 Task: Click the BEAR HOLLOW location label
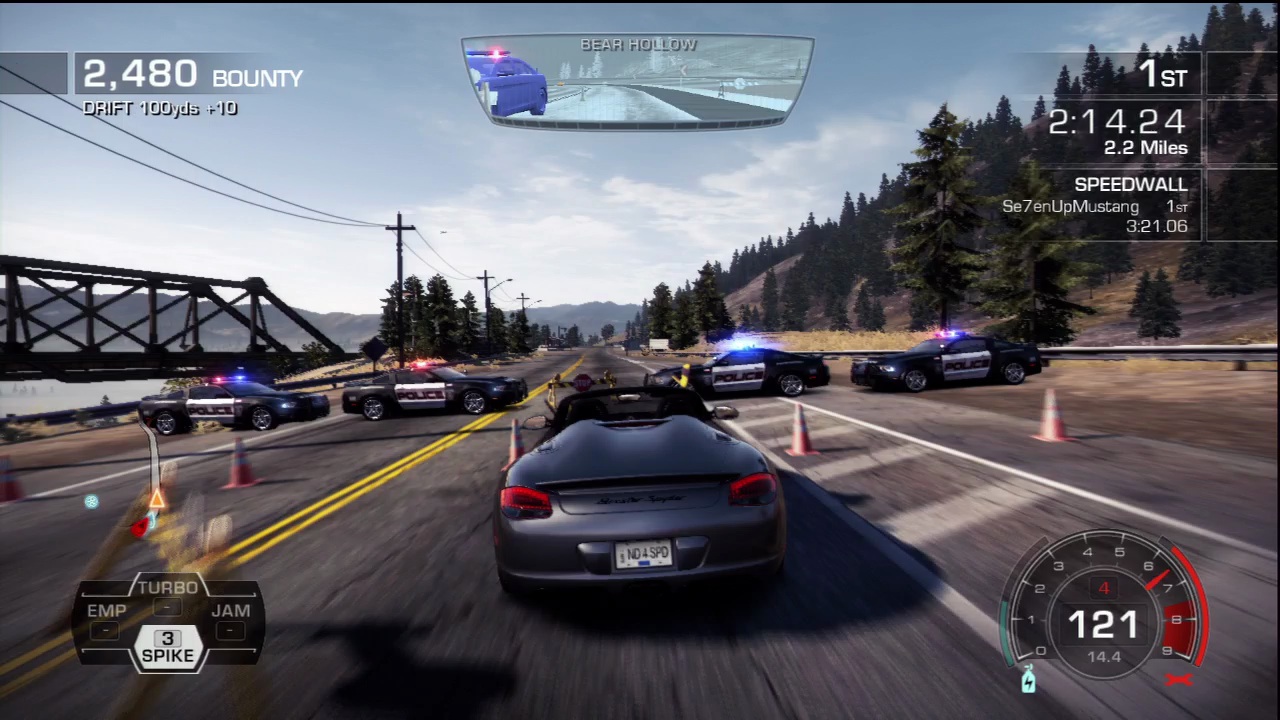[x=638, y=44]
